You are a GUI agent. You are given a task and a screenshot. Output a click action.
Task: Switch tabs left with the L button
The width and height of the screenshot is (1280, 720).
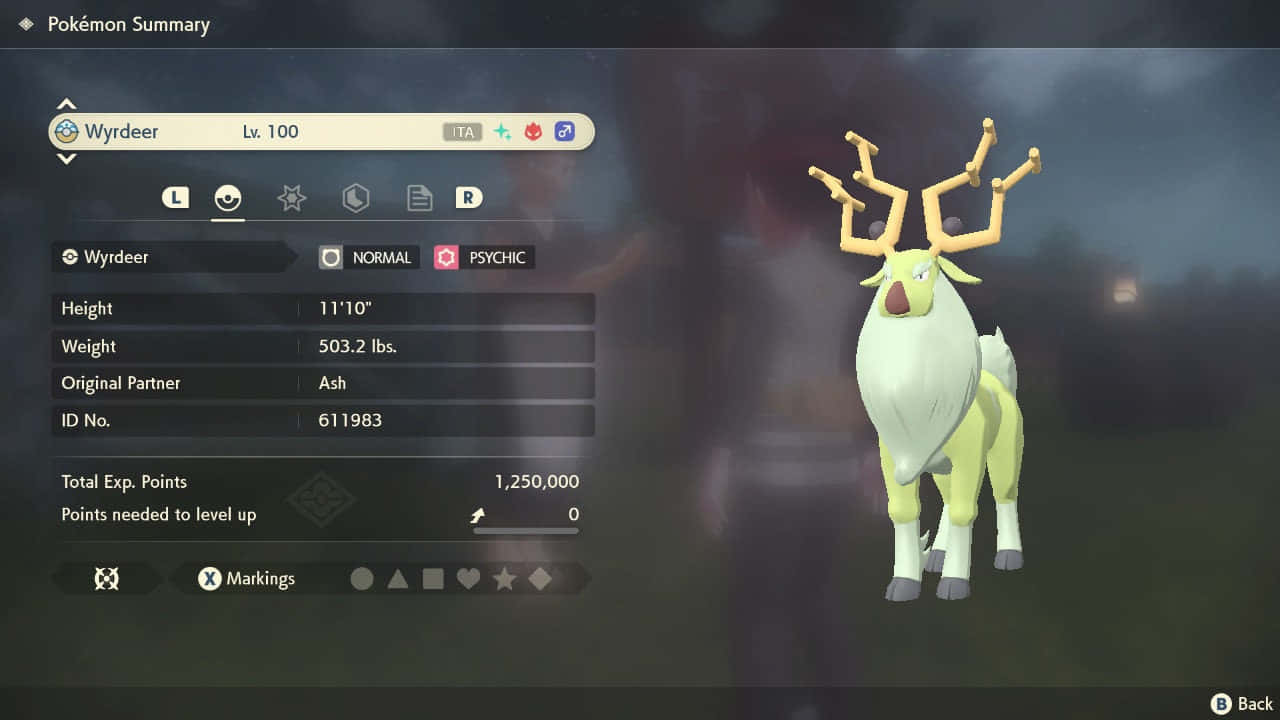[175, 197]
